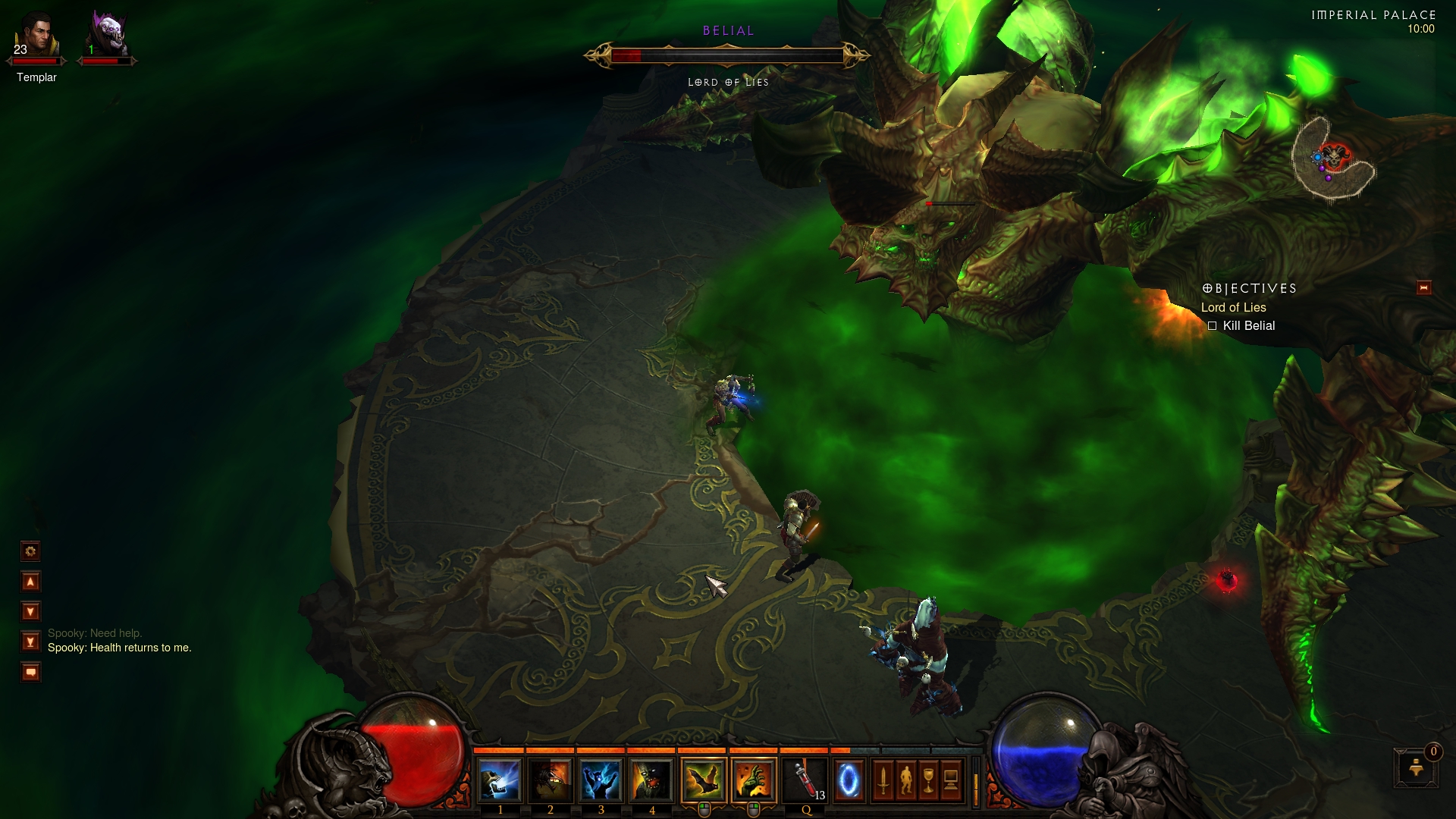Trigger the zombie face skill in slot 4
The width and height of the screenshot is (1456, 819).
pyautogui.click(x=651, y=780)
